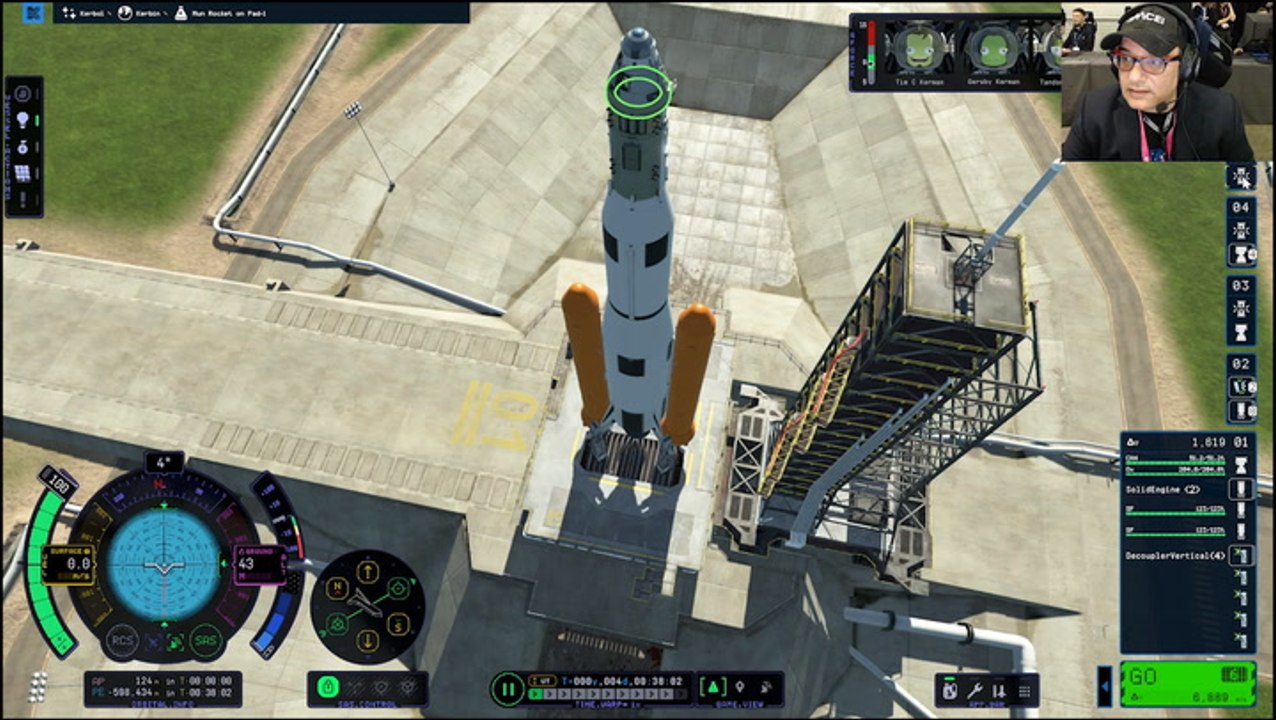Select the stability assist mode in SAS control
This screenshot has height=720, width=1276.
pyautogui.click(x=328, y=688)
